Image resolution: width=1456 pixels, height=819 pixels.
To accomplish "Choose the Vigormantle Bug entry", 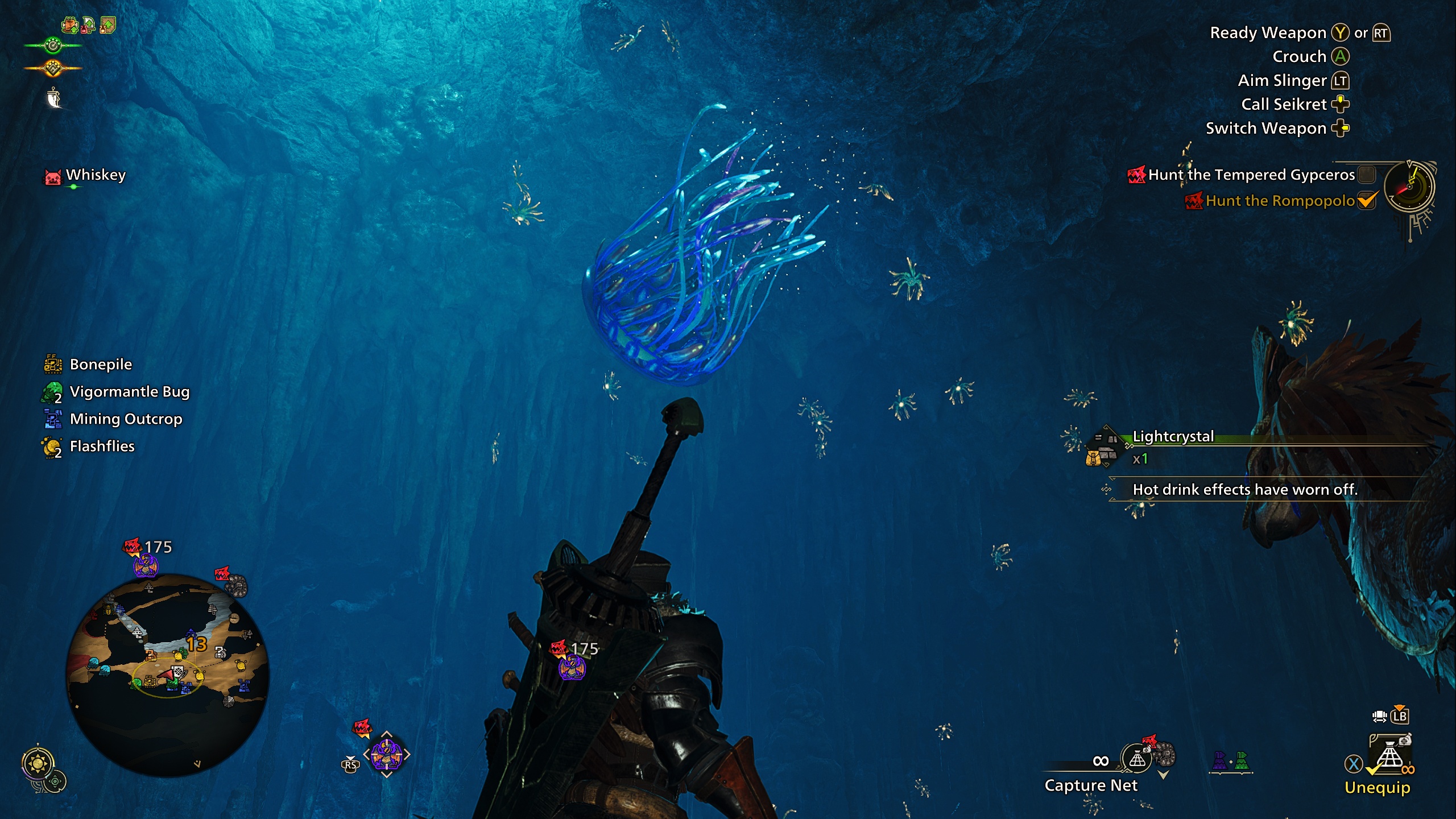I will tap(129, 392).
